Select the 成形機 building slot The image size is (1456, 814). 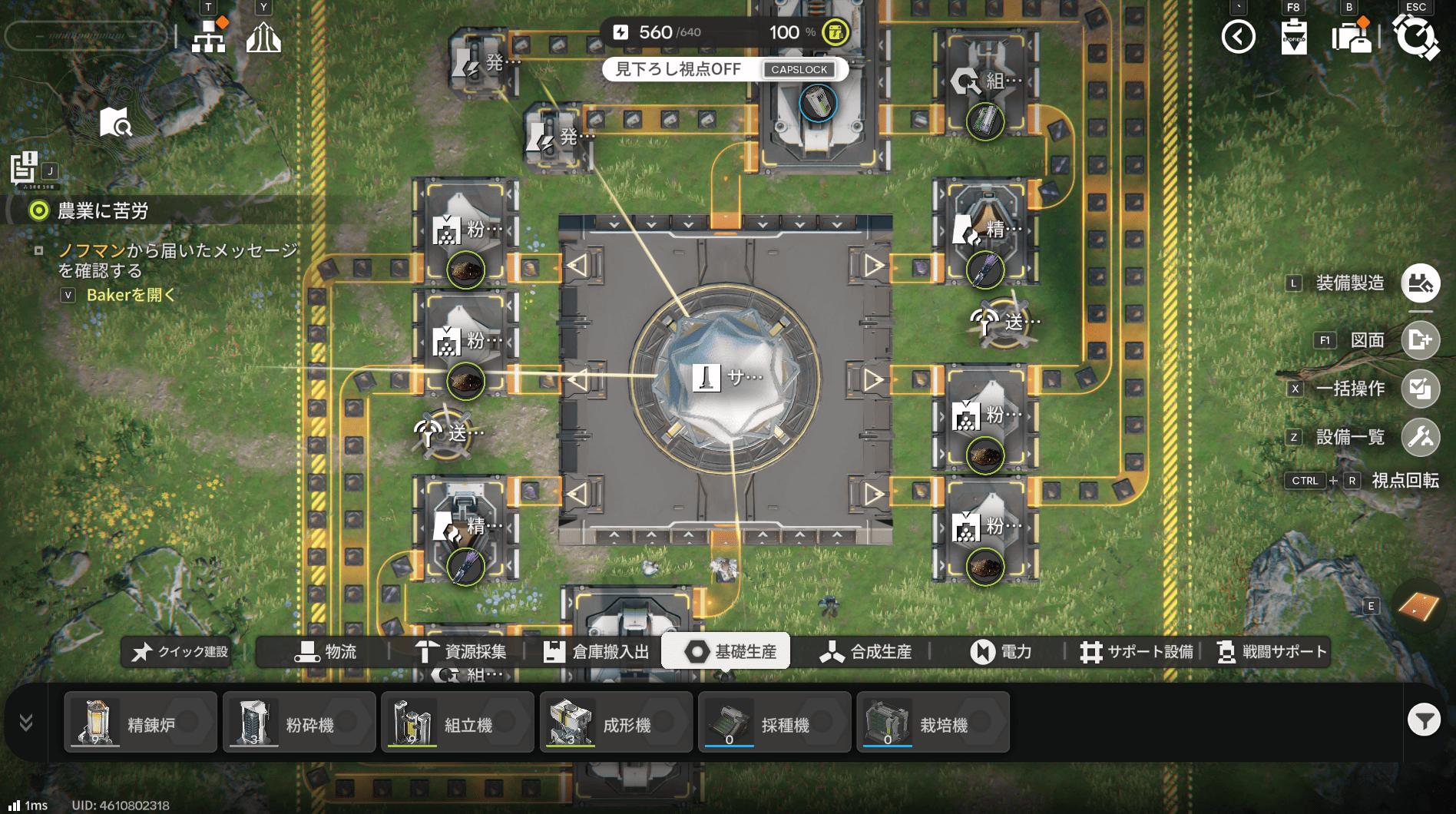[616, 723]
